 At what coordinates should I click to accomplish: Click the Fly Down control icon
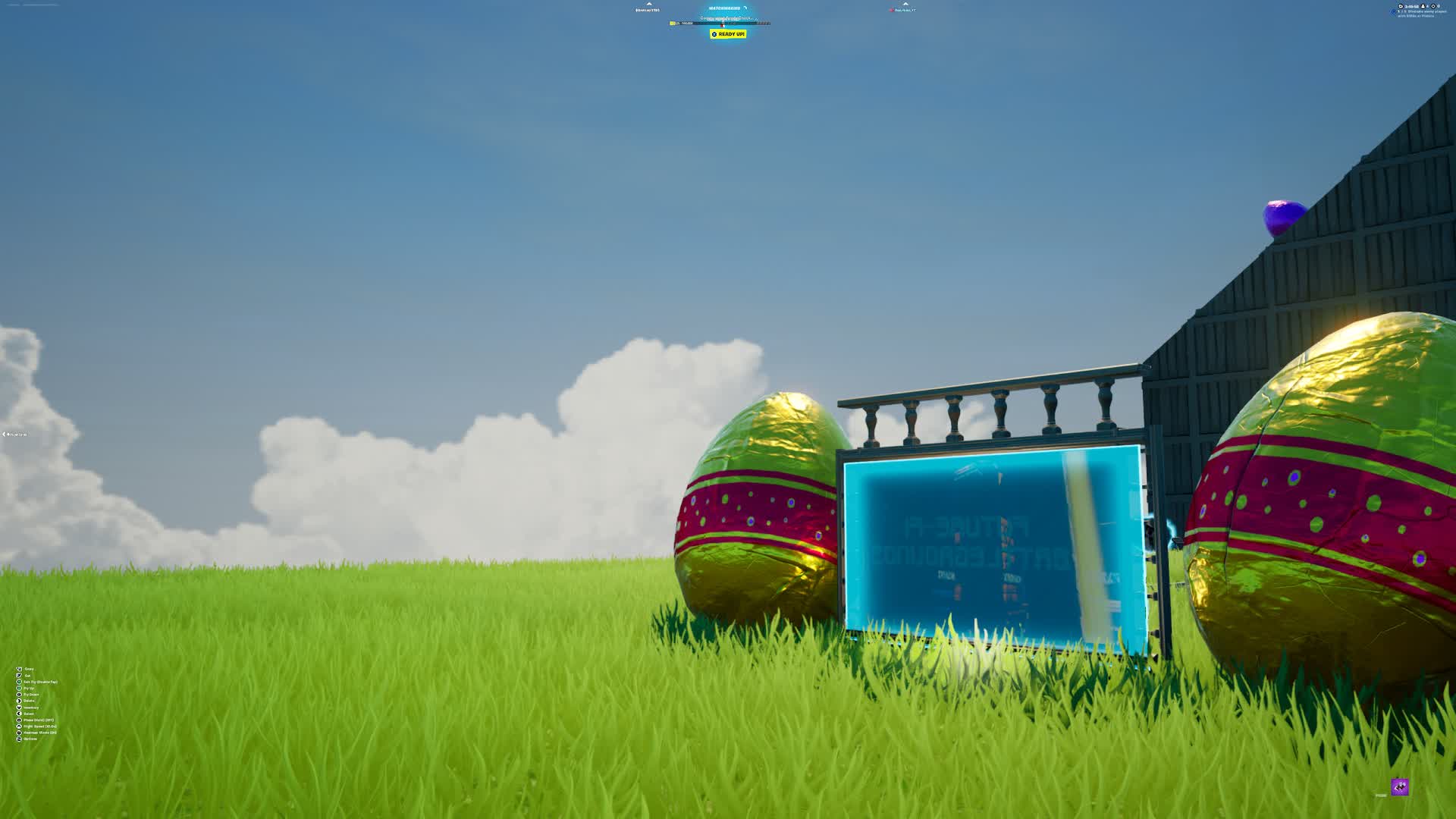19,695
